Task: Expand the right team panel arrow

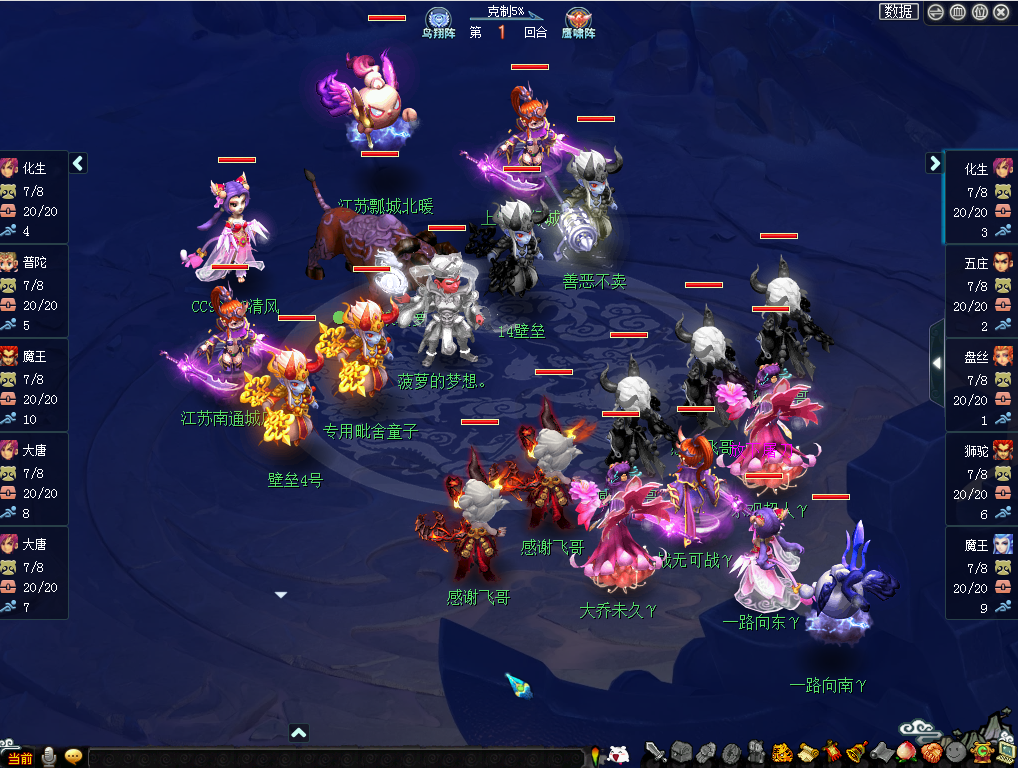Action: click(934, 163)
